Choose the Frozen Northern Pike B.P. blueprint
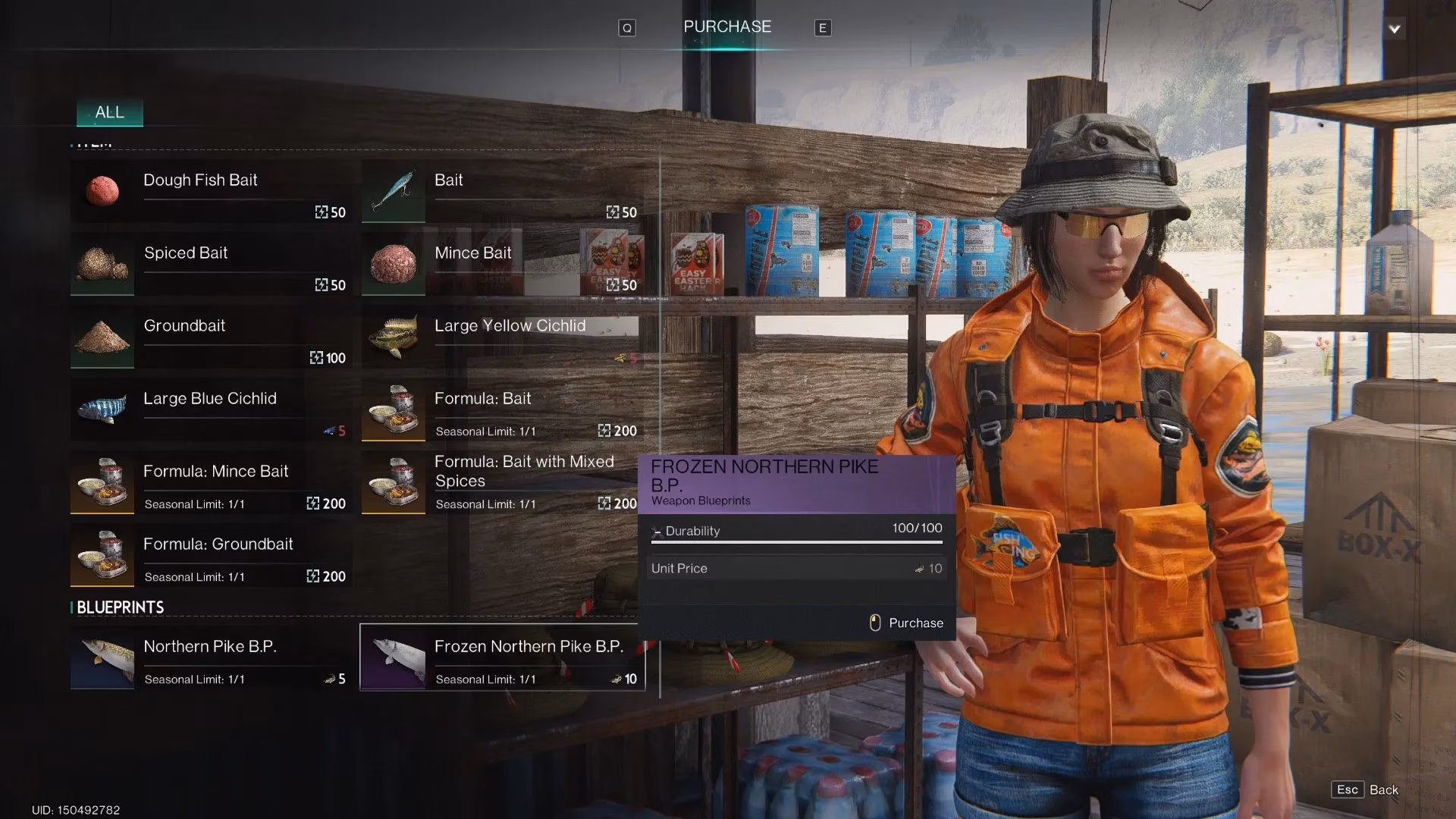The height and width of the screenshot is (819, 1456). point(502,657)
